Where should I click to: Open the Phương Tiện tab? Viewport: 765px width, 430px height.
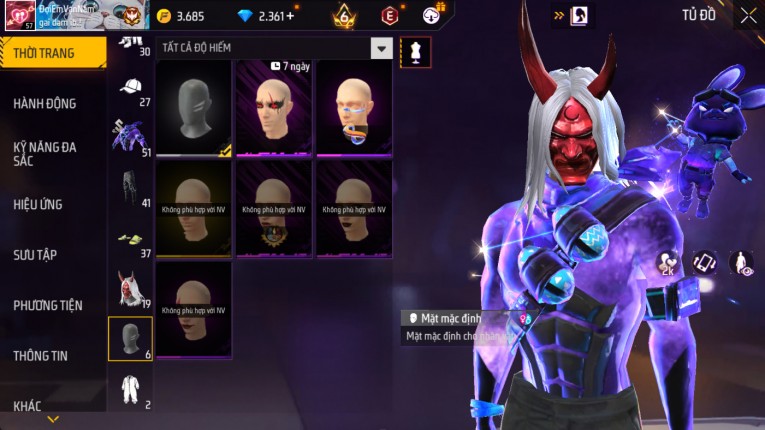[47, 305]
